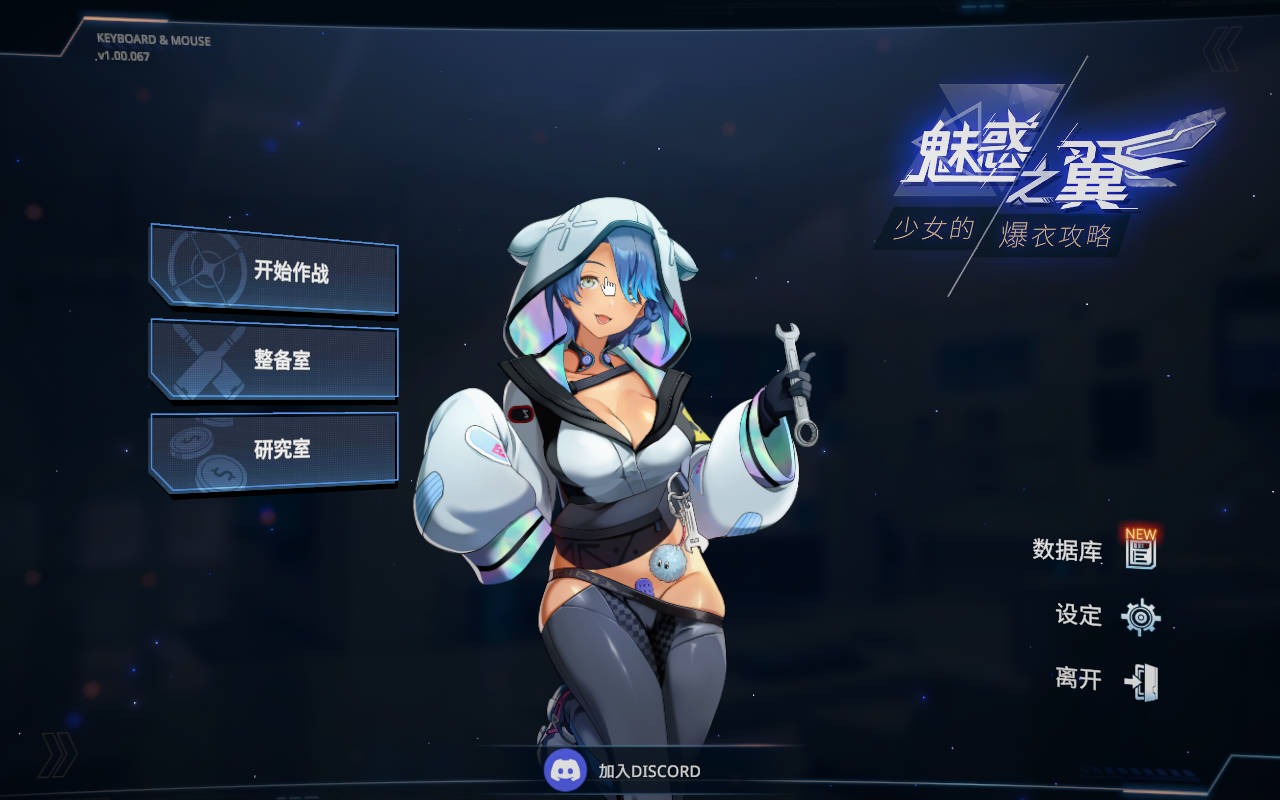Select 离开 to quit the game
Image resolution: width=1280 pixels, height=800 pixels.
1077,680
